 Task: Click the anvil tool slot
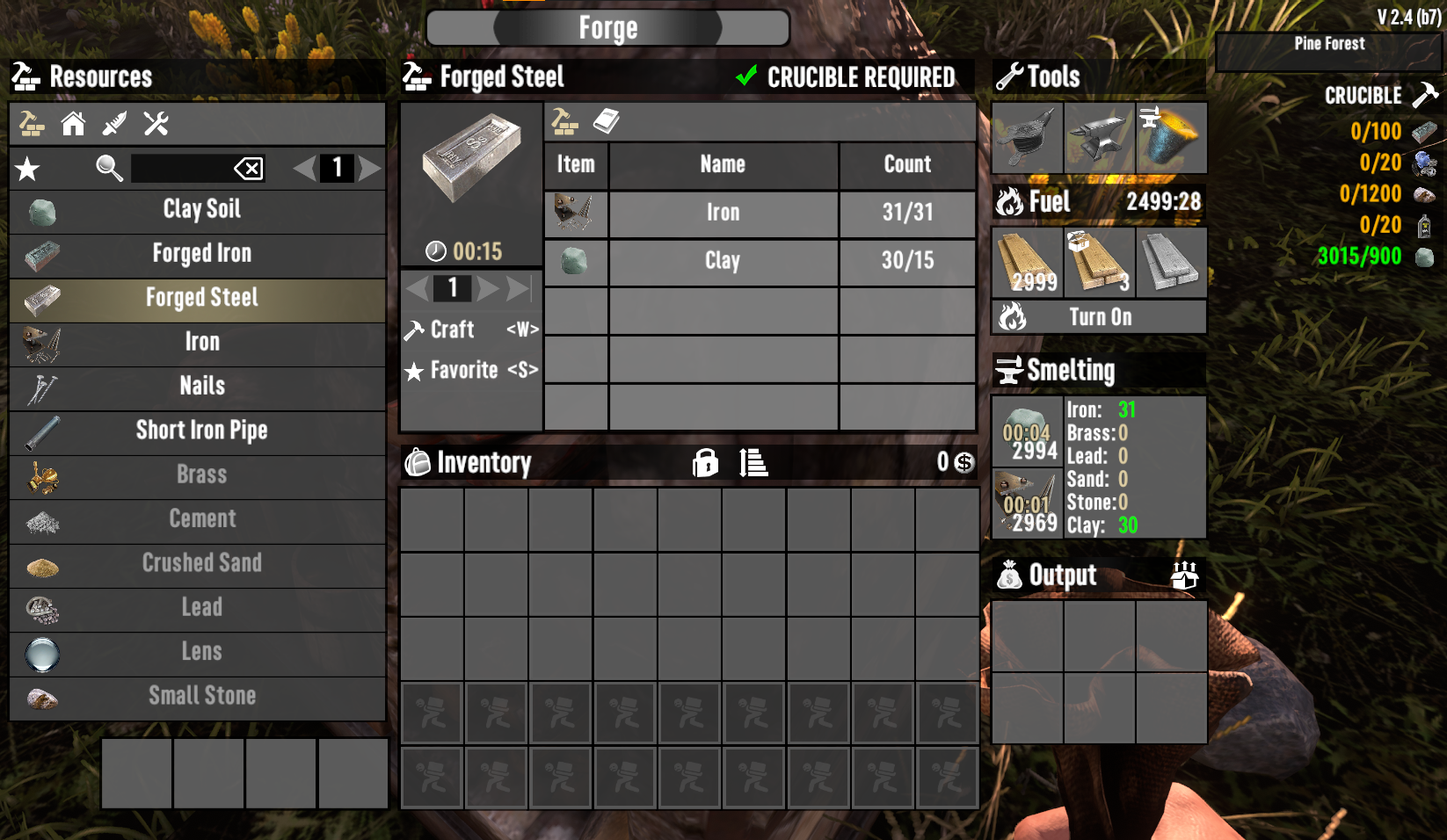click(x=1099, y=138)
